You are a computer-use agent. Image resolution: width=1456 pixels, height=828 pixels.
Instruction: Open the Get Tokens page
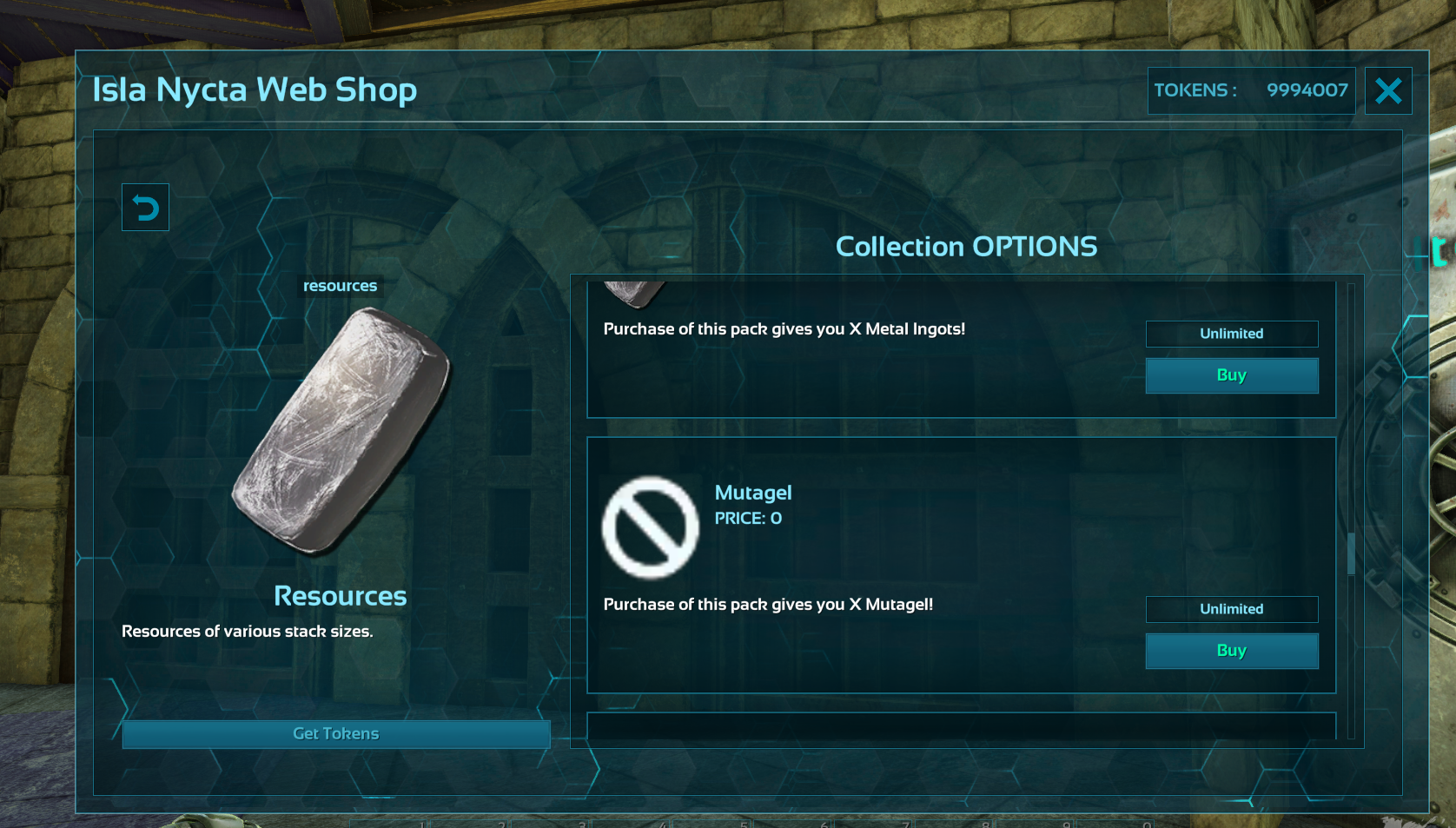click(336, 734)
